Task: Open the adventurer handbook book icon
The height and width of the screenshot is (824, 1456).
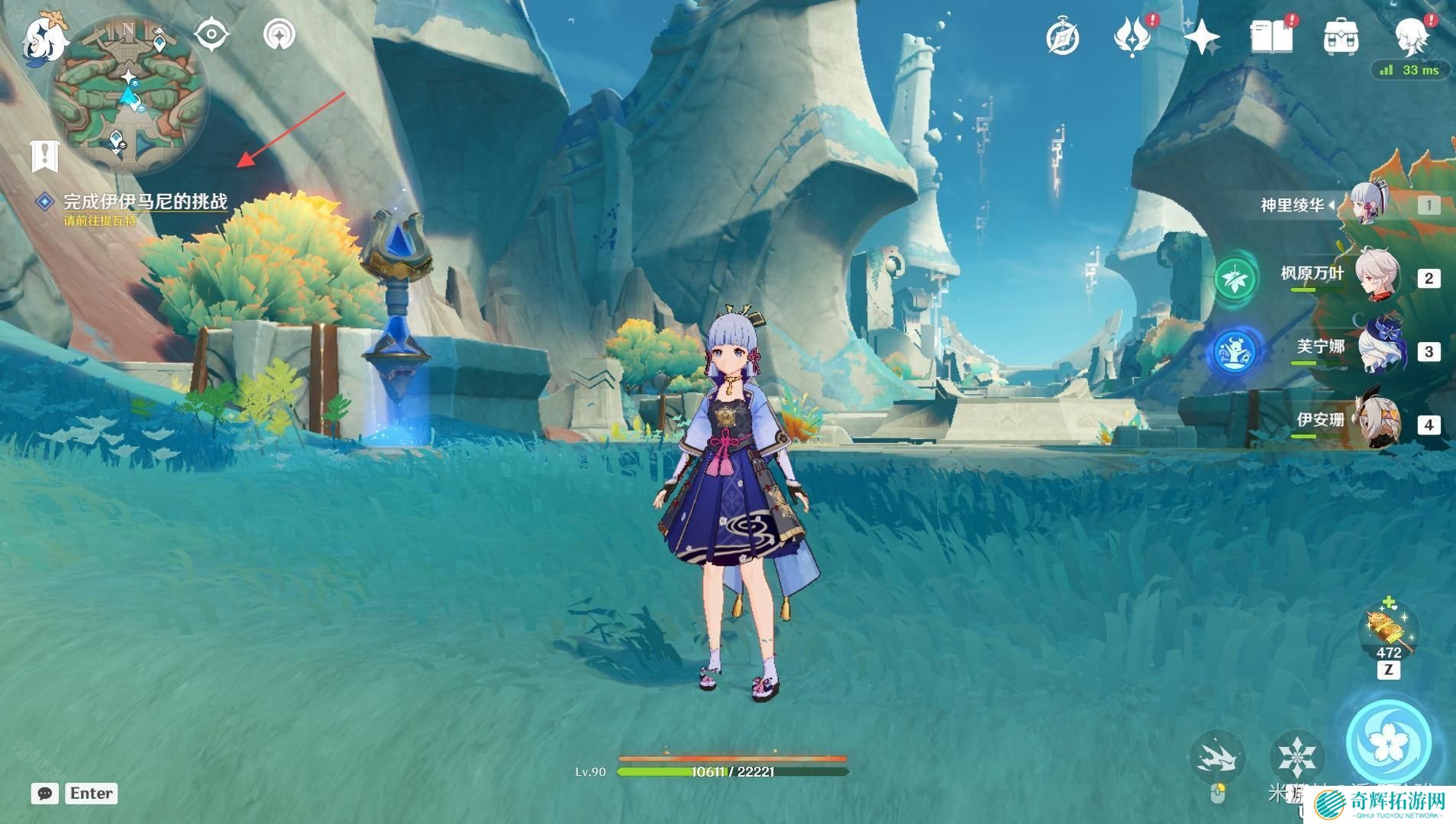Action: point(1270,37)
